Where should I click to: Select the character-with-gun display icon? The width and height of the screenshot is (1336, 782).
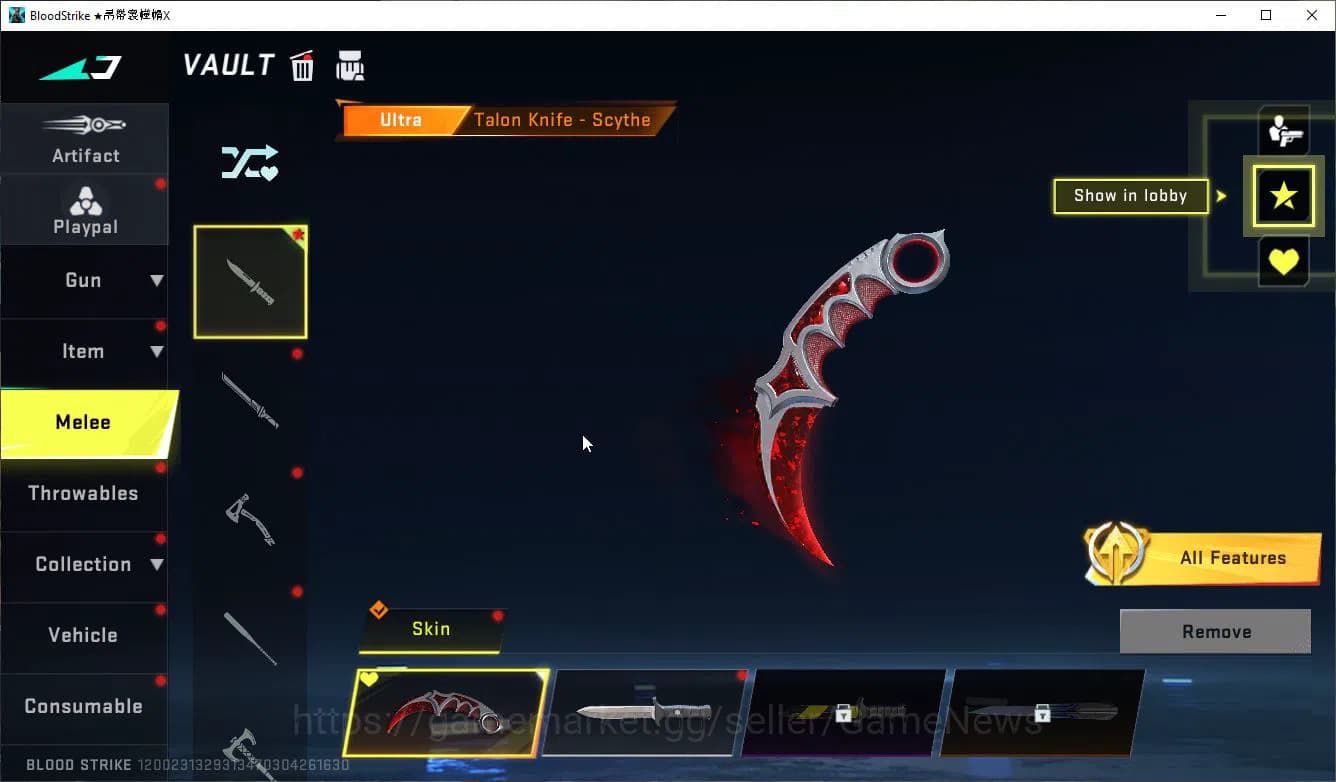1284,131
